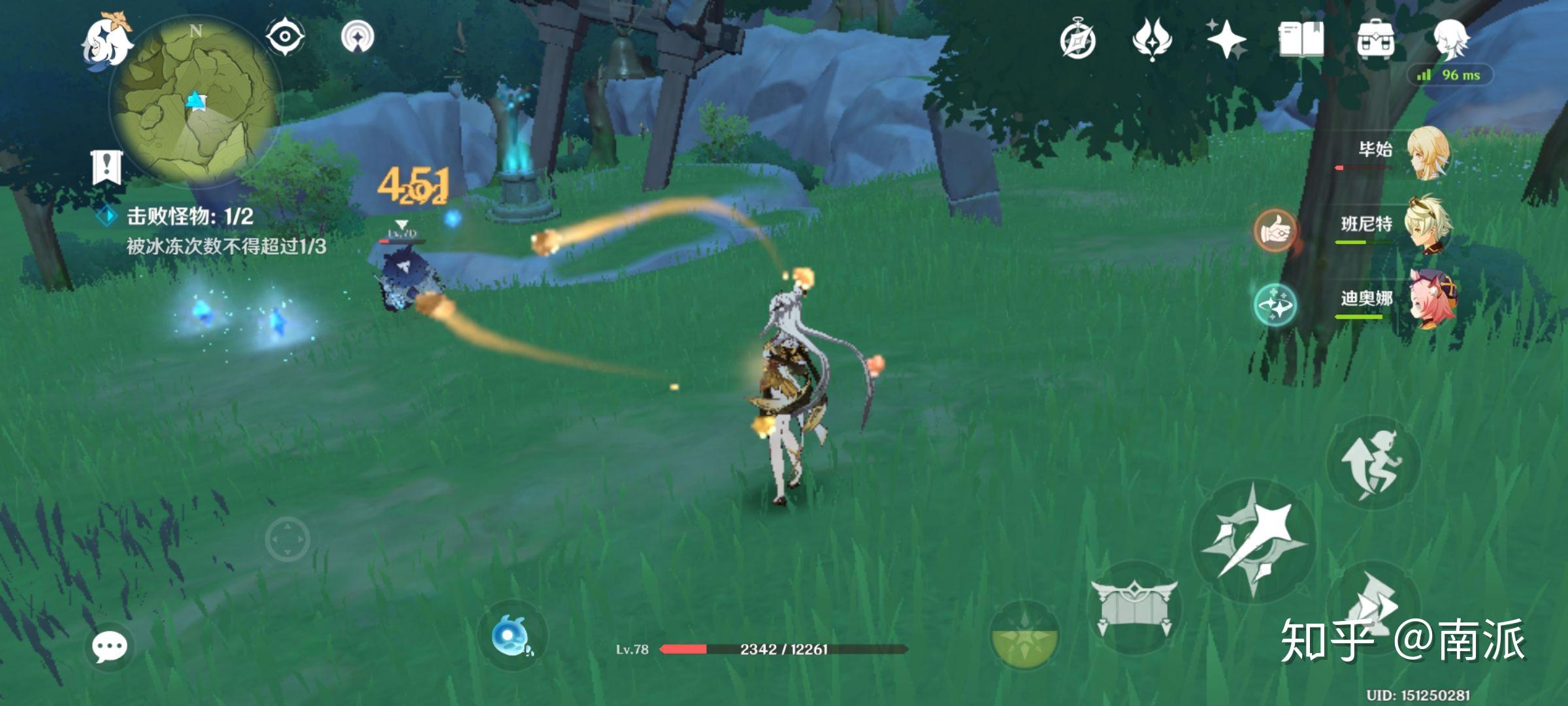Open the quest journal exclamation bookmark
Screen dimensions: 1568x706
pos(106,167)
